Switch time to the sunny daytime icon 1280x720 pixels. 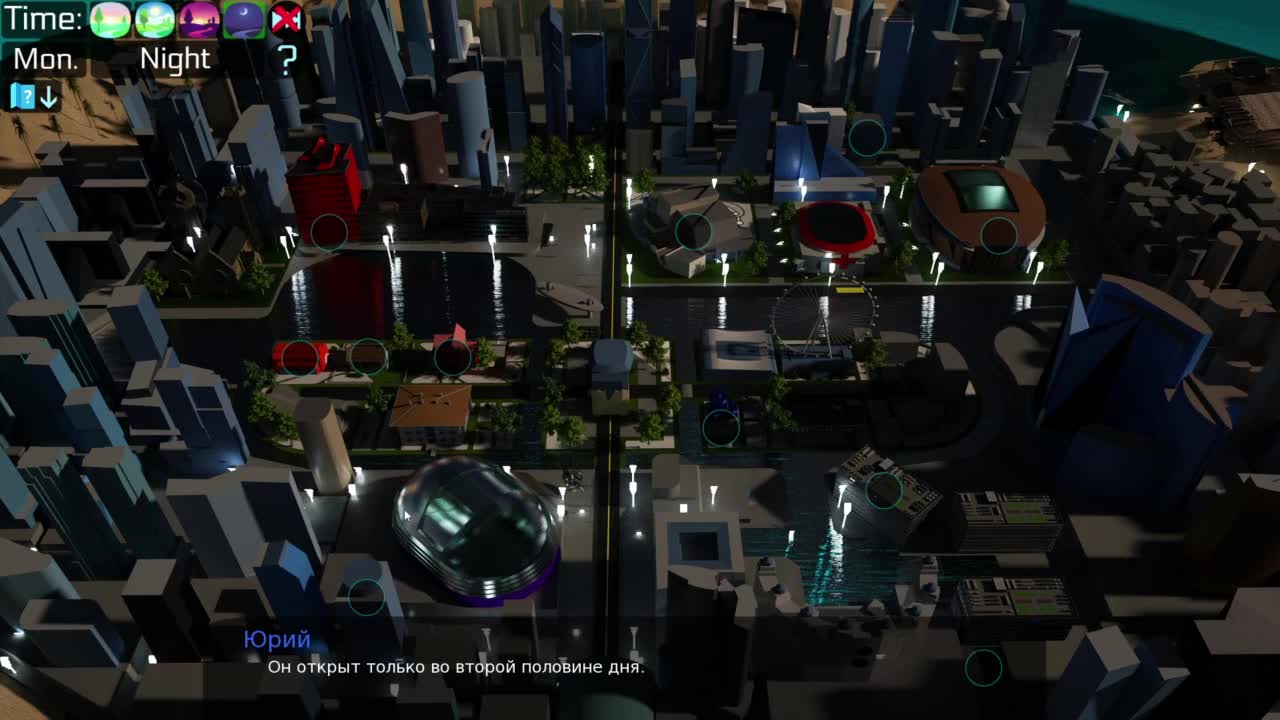click(154, 19)
